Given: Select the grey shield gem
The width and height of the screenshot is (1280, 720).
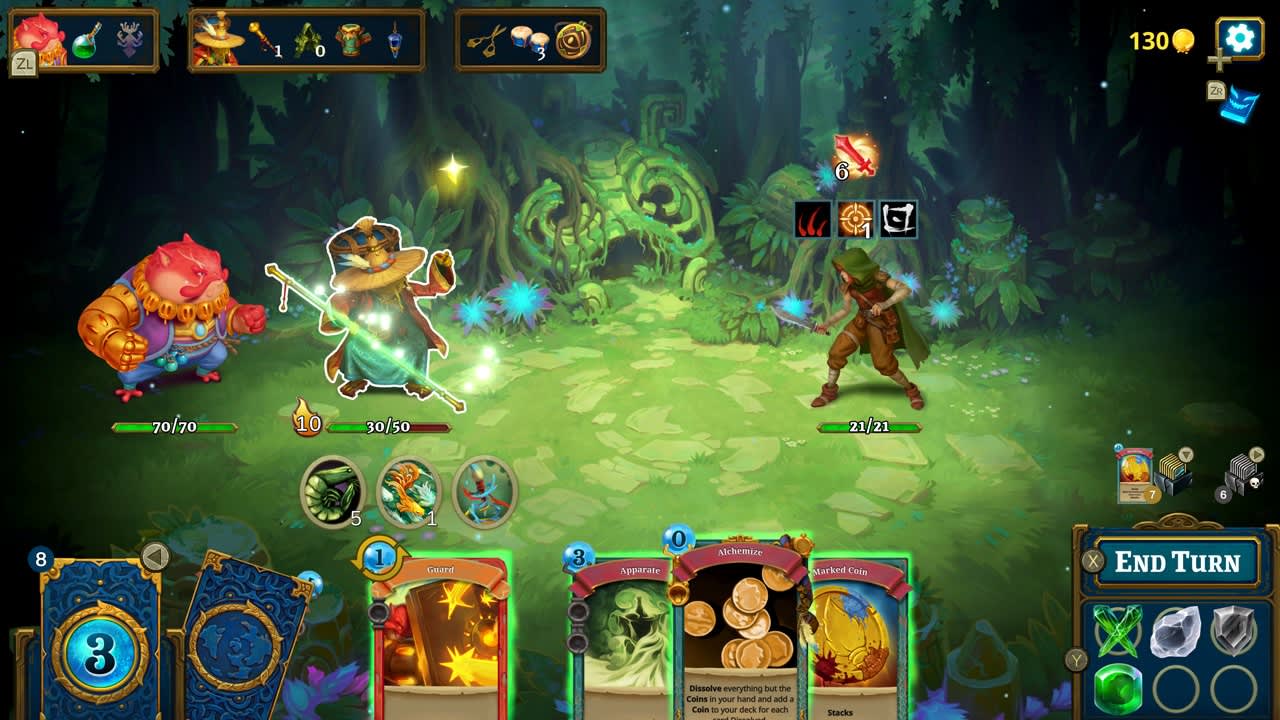Looking at the screenshot, I should click(1233, 632).
